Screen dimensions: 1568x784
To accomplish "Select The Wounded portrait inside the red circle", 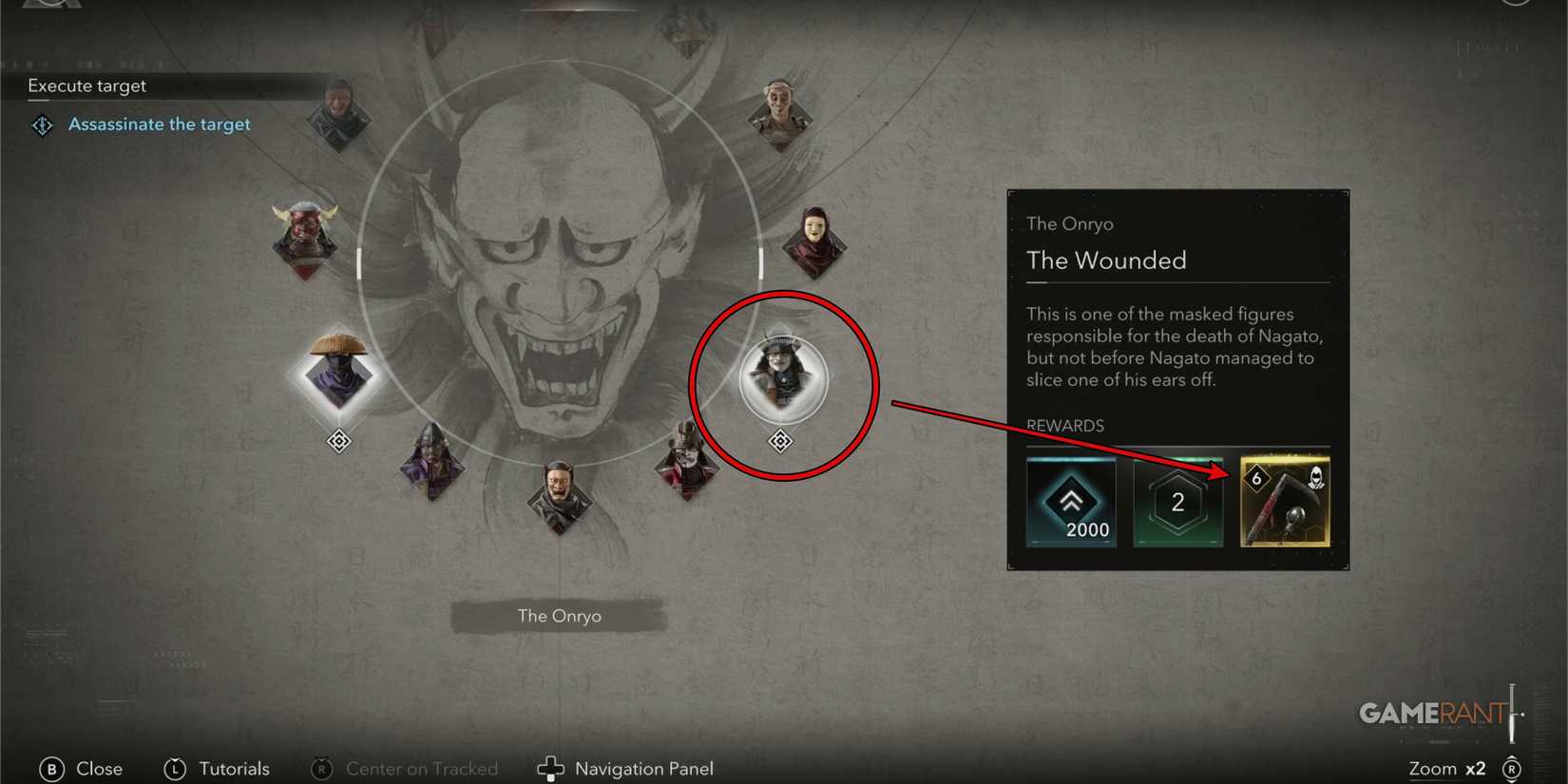I will click(x=780, y=378).
